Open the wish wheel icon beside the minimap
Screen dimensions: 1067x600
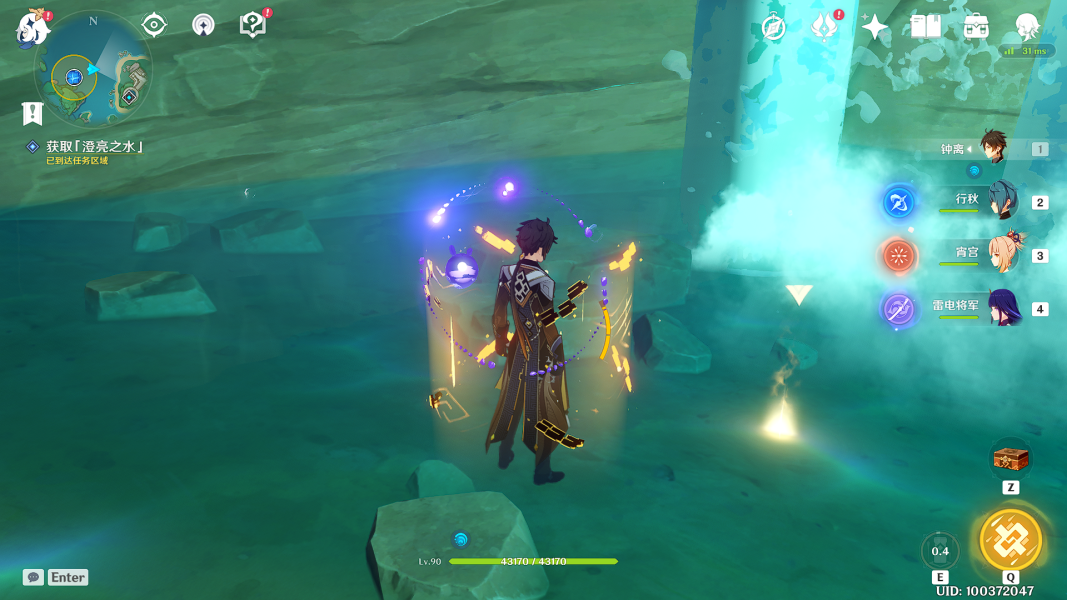203,25
